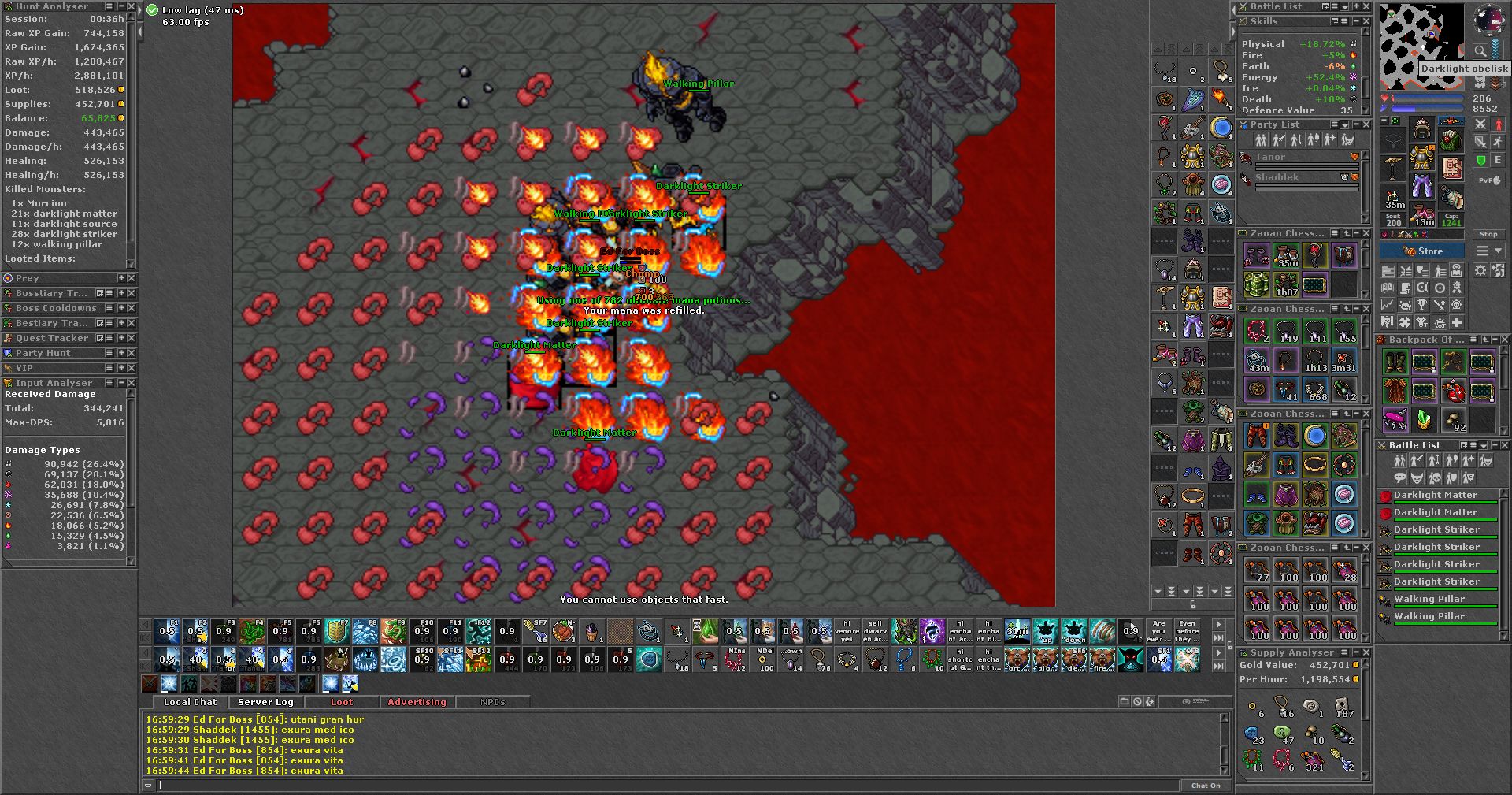The width and height of the screenshot is (1512, 795).
Task: Close the VIP panel
Action: tap(132, 368)
